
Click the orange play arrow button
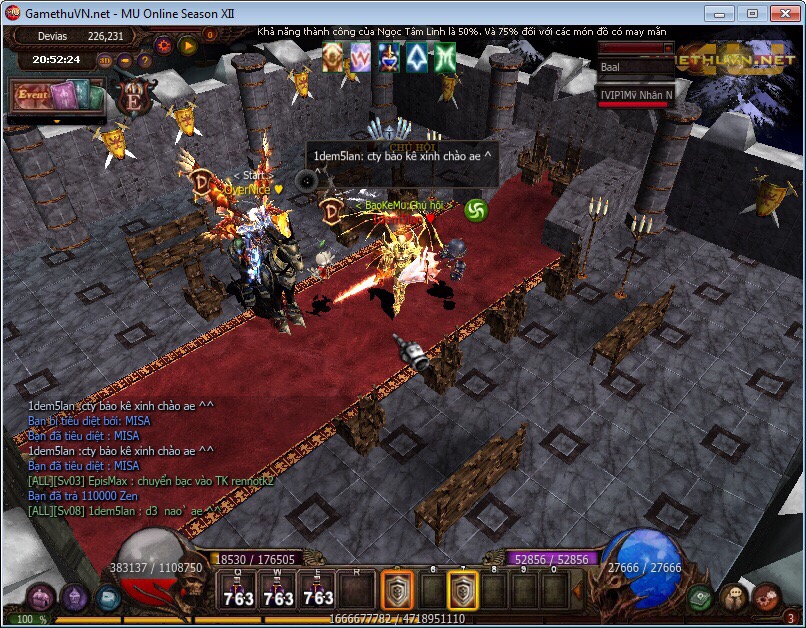(187, 45)
